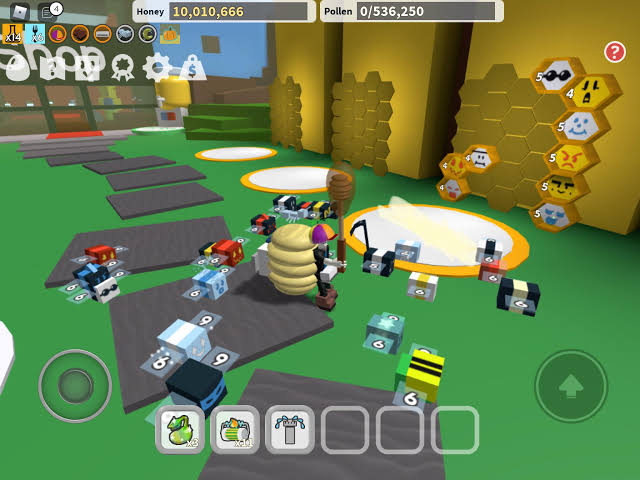Select the x14 orange flask buff icon

pos(13,34)
